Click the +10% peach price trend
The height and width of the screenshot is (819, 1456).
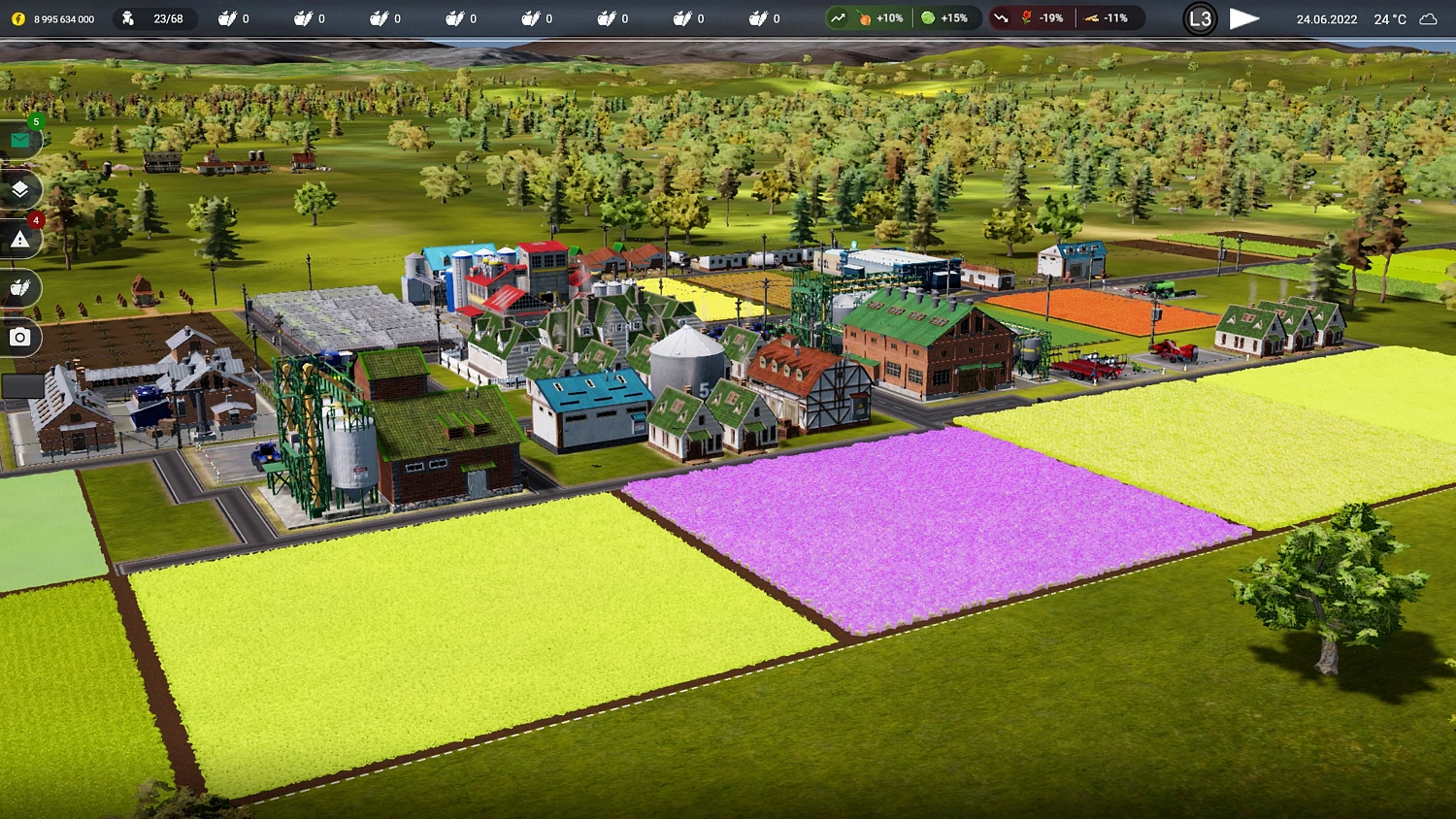tap(862, 17)
